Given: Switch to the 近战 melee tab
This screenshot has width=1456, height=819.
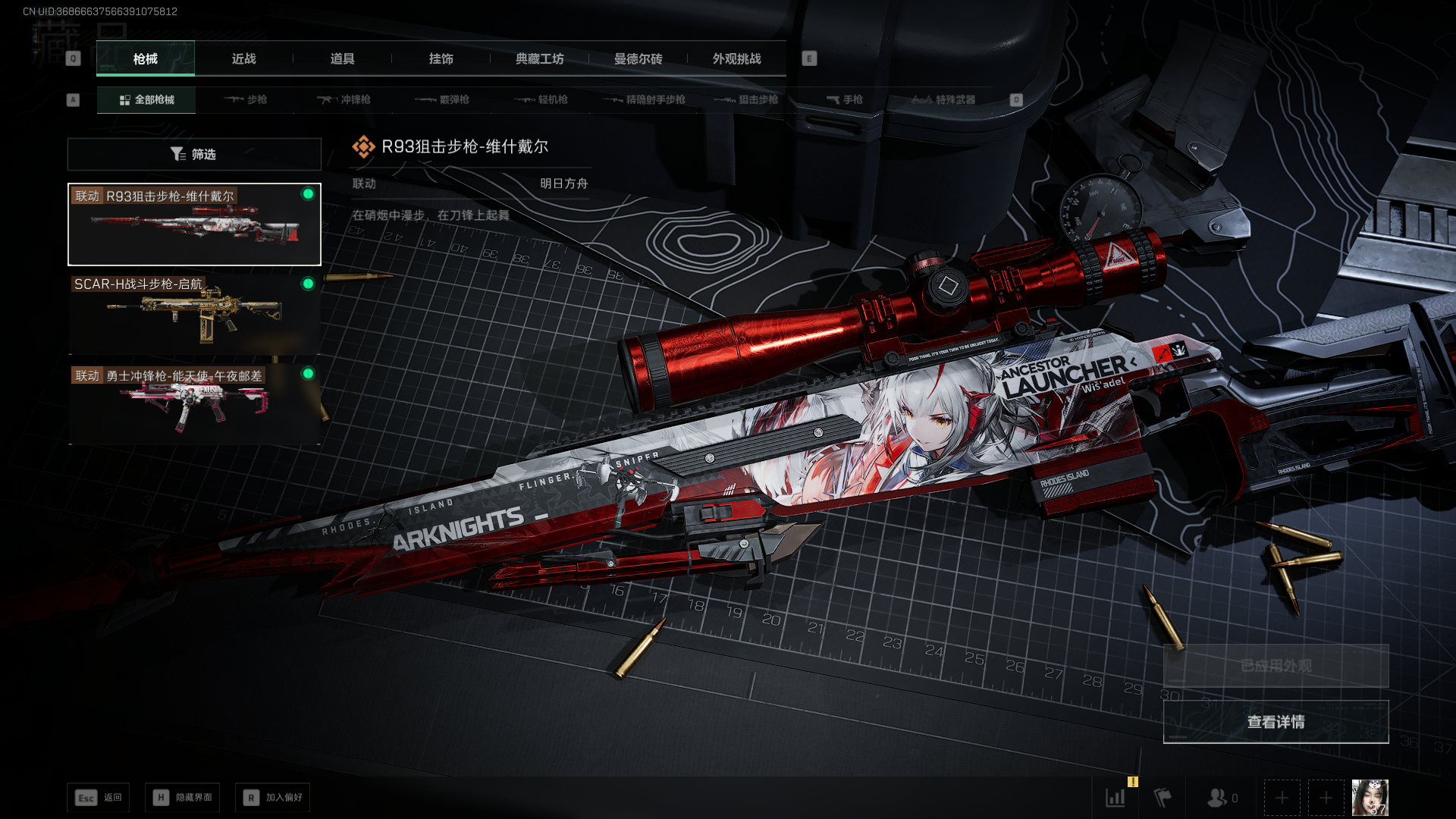Looking at the screenshot, I should (243, 58).
